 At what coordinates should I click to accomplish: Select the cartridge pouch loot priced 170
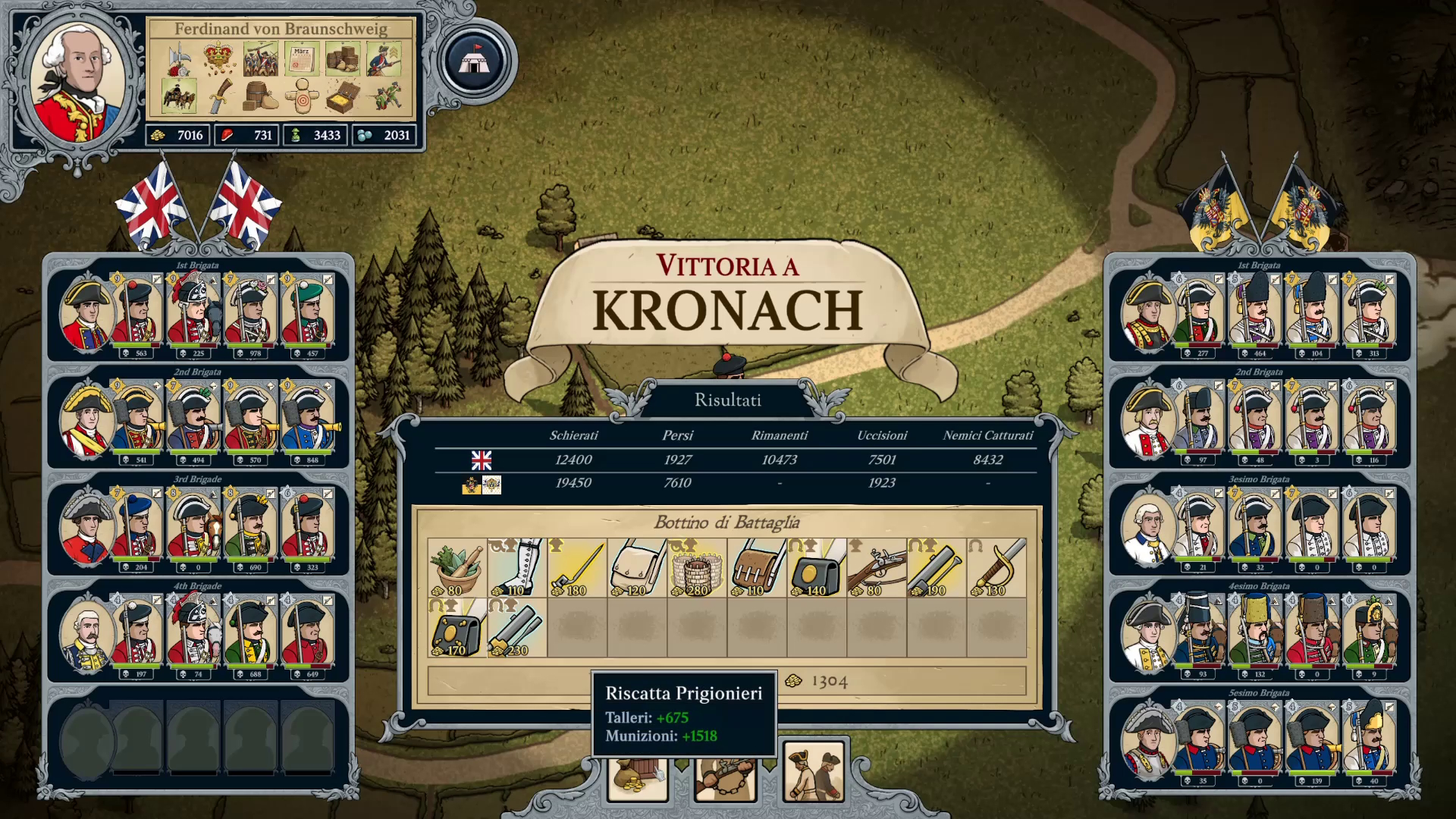click(457, 628)
